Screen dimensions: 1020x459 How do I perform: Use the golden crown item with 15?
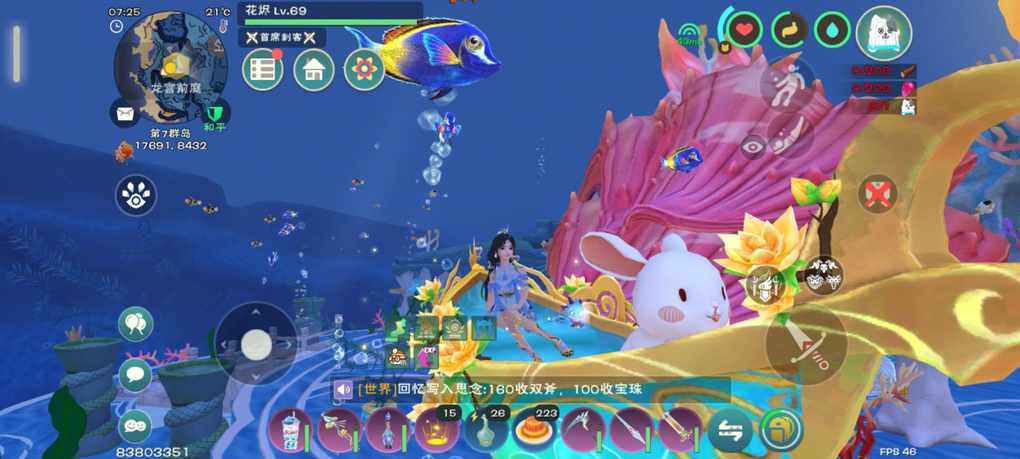click(437, 431)
